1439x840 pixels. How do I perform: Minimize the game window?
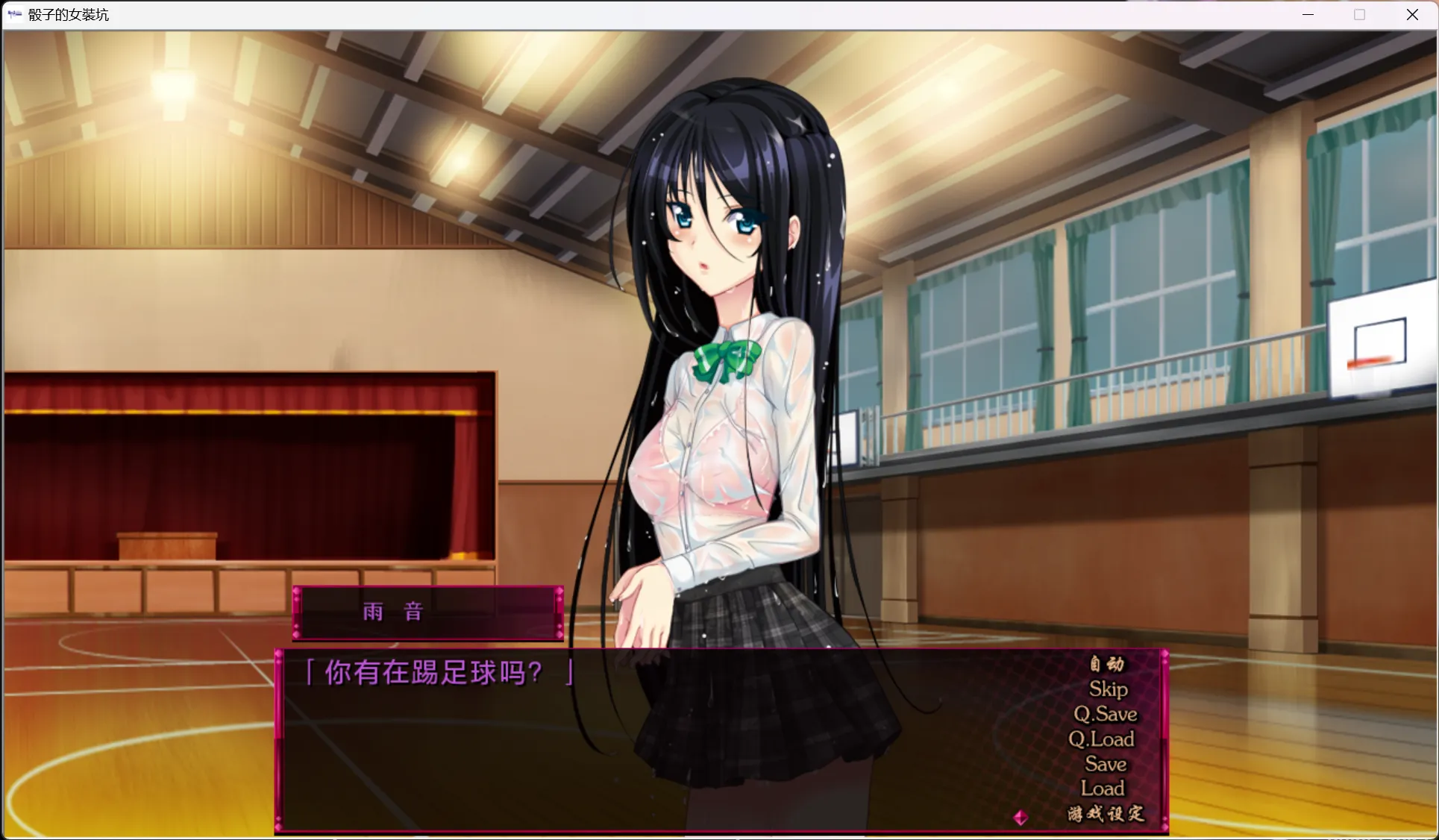click(1307, 14)
